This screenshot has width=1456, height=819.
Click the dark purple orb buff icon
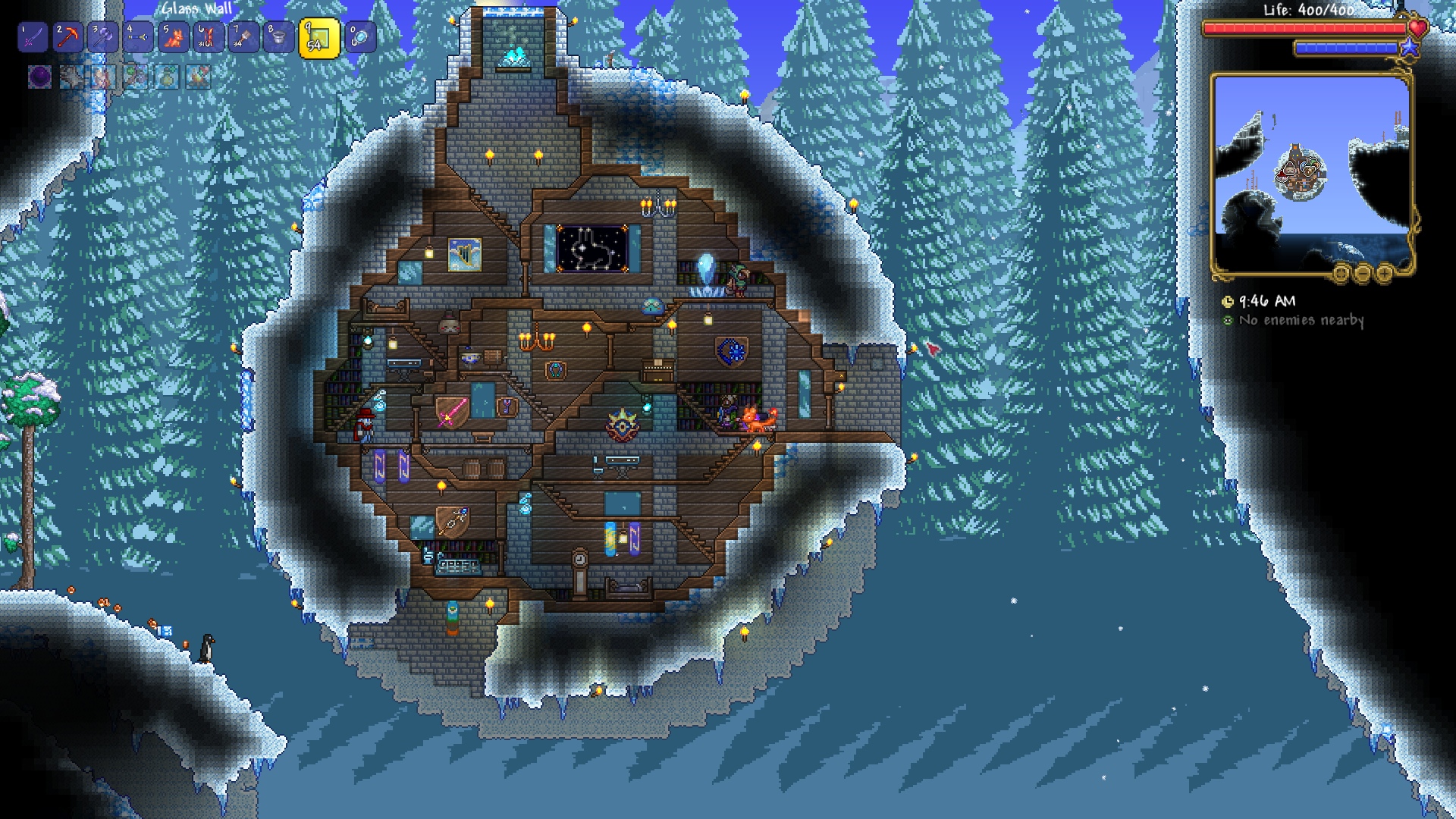(39, 77)
